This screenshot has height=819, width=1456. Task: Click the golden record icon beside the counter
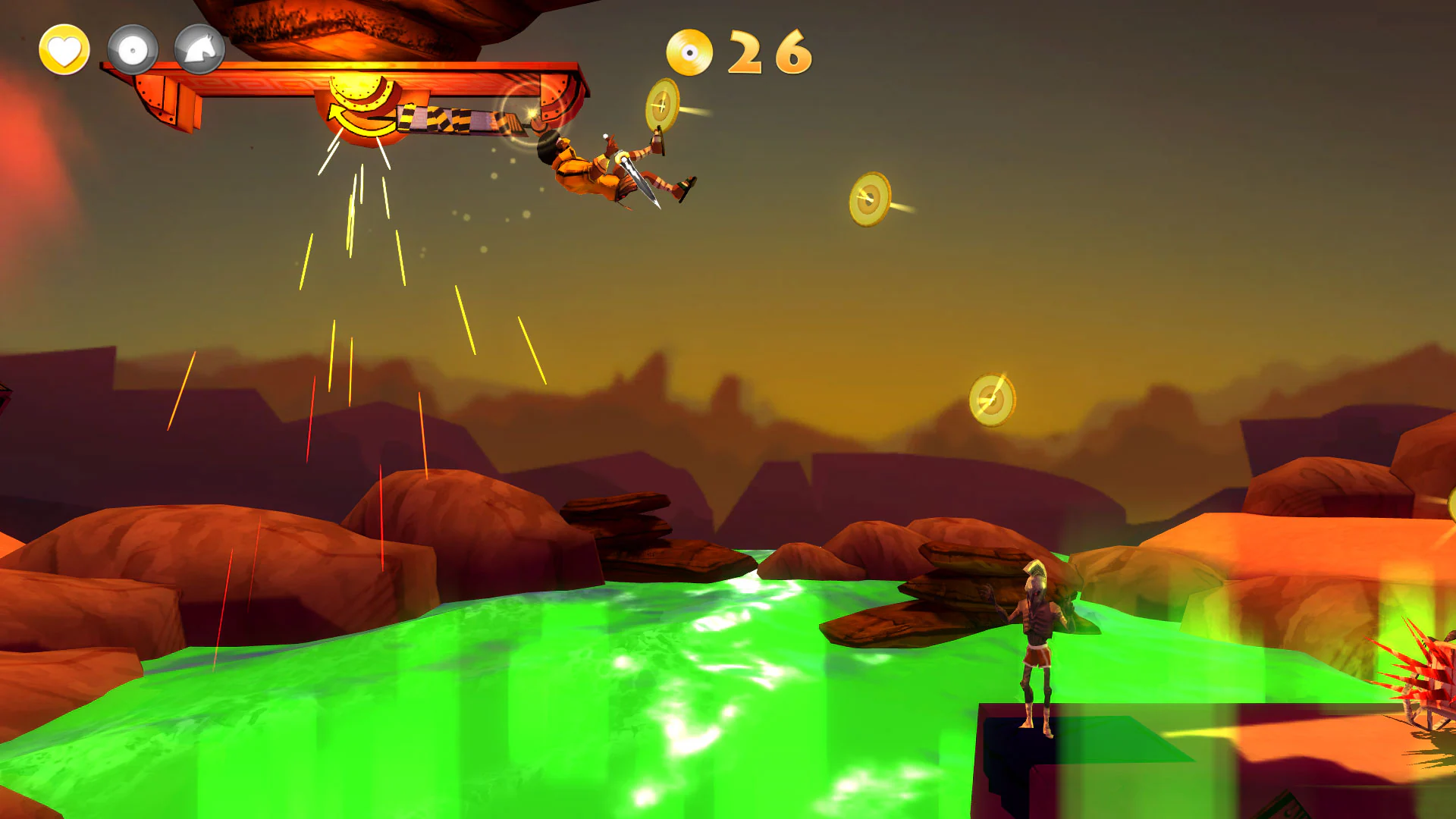pyautogui.click(x=692, y=52)
